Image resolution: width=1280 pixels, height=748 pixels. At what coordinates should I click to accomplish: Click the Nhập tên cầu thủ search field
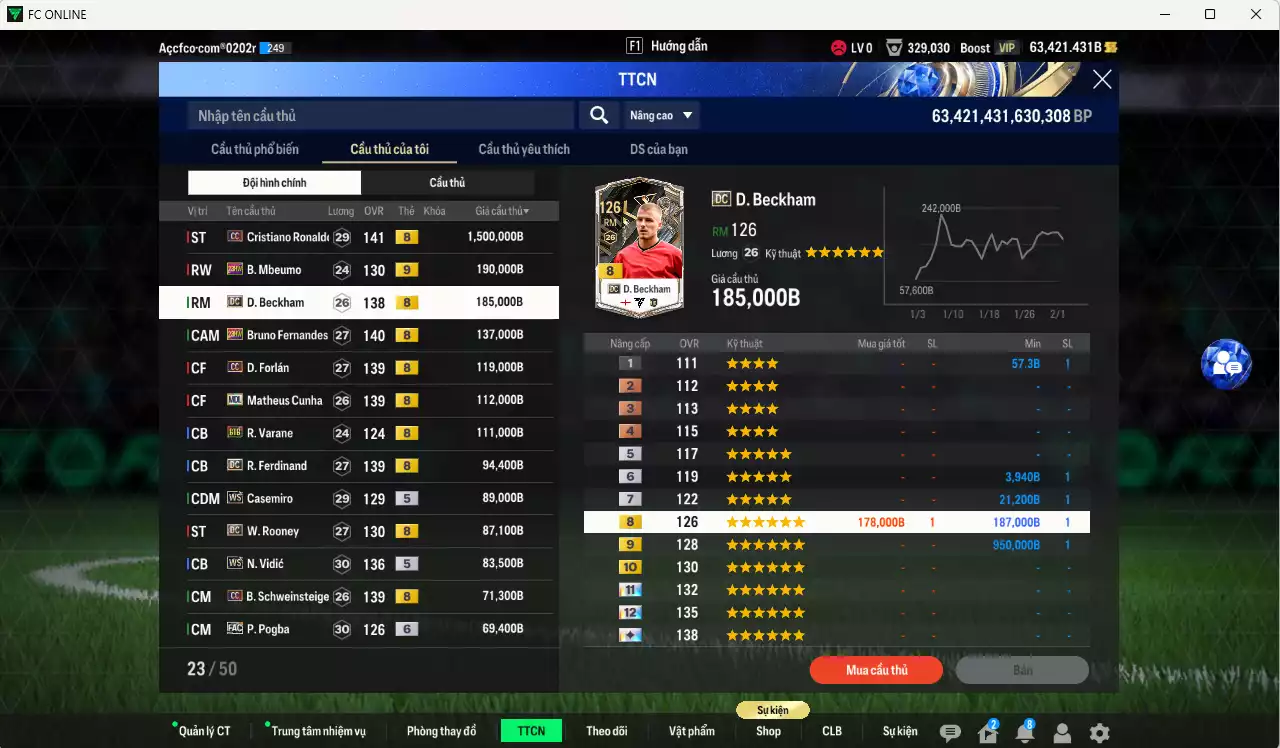point(380,115)
